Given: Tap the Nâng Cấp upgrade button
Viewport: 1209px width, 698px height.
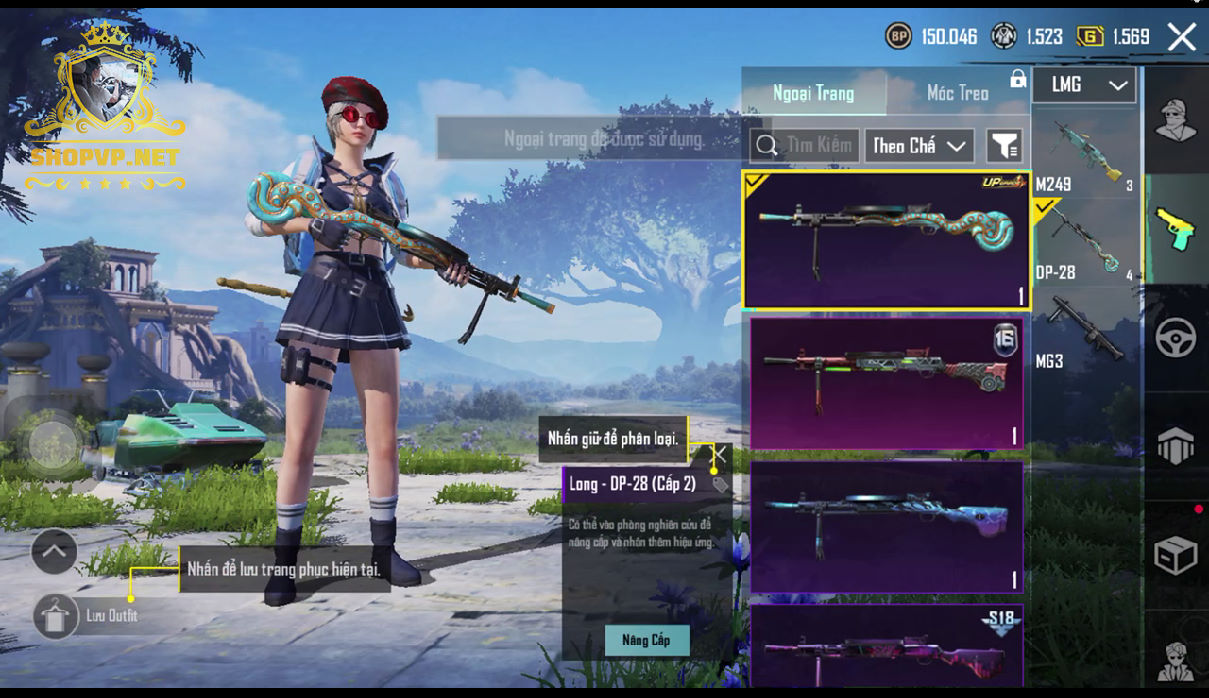Looking at the screenshot, I should tap(646, 640).
